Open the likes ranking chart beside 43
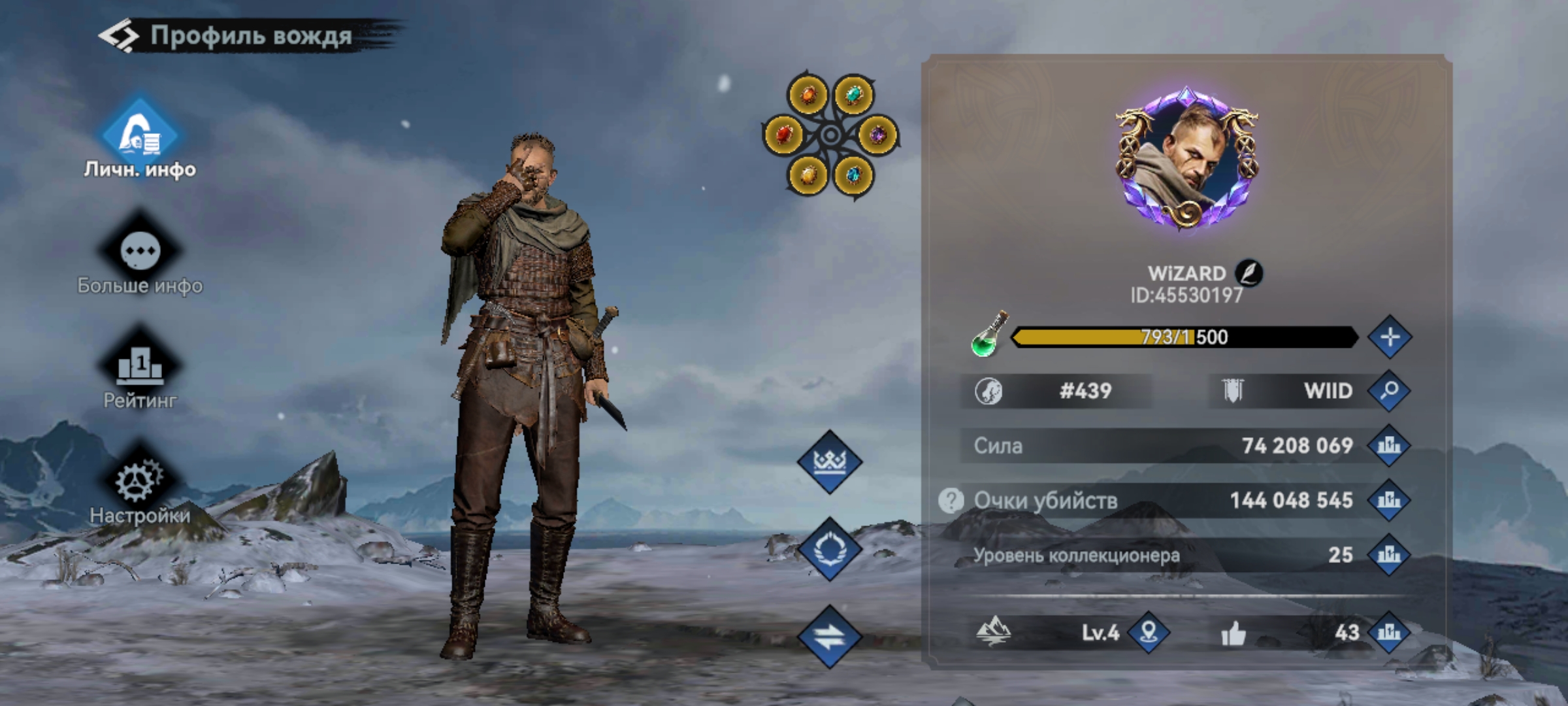Viewport: 1568px width, 706px height. tap(1389, 632)
